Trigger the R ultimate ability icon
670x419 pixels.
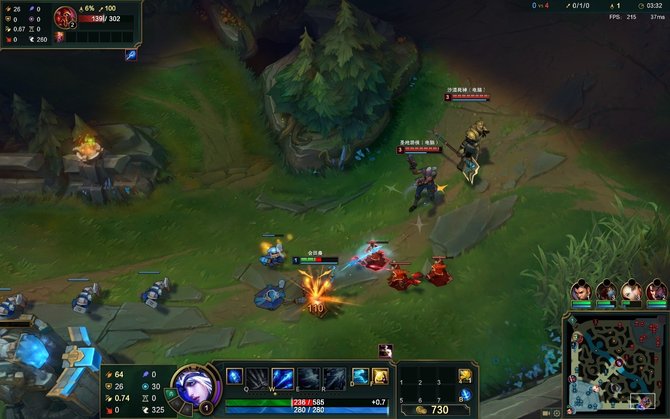point(333,377)
